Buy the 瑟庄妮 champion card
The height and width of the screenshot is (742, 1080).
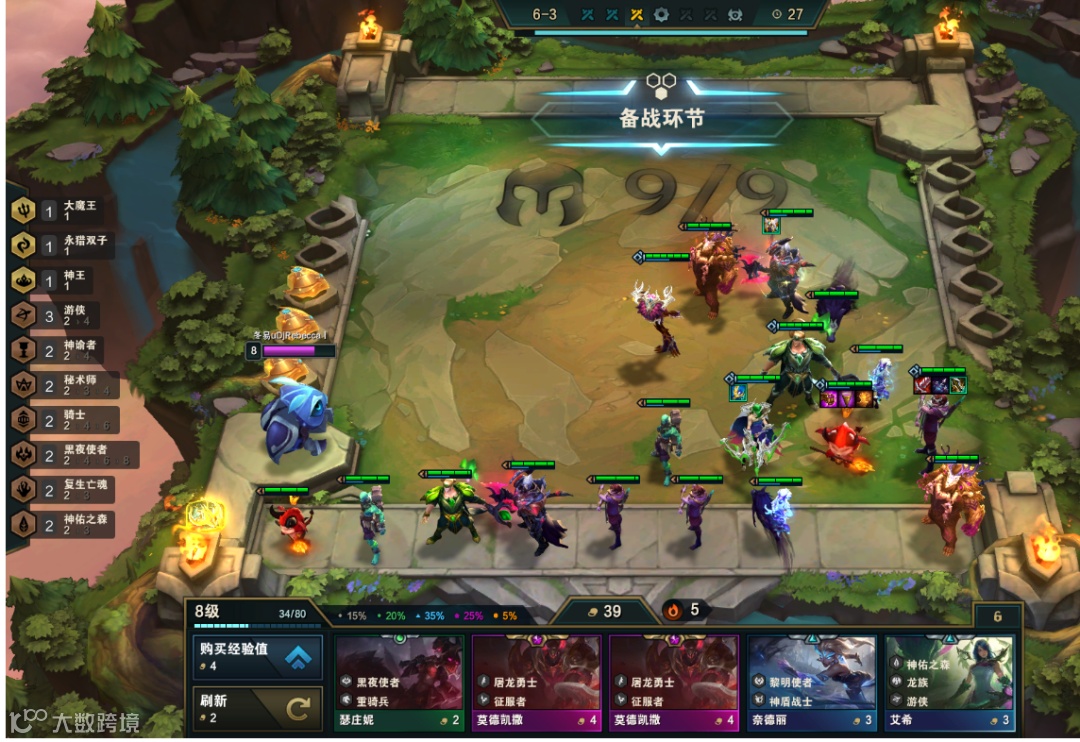click(398, 683)
